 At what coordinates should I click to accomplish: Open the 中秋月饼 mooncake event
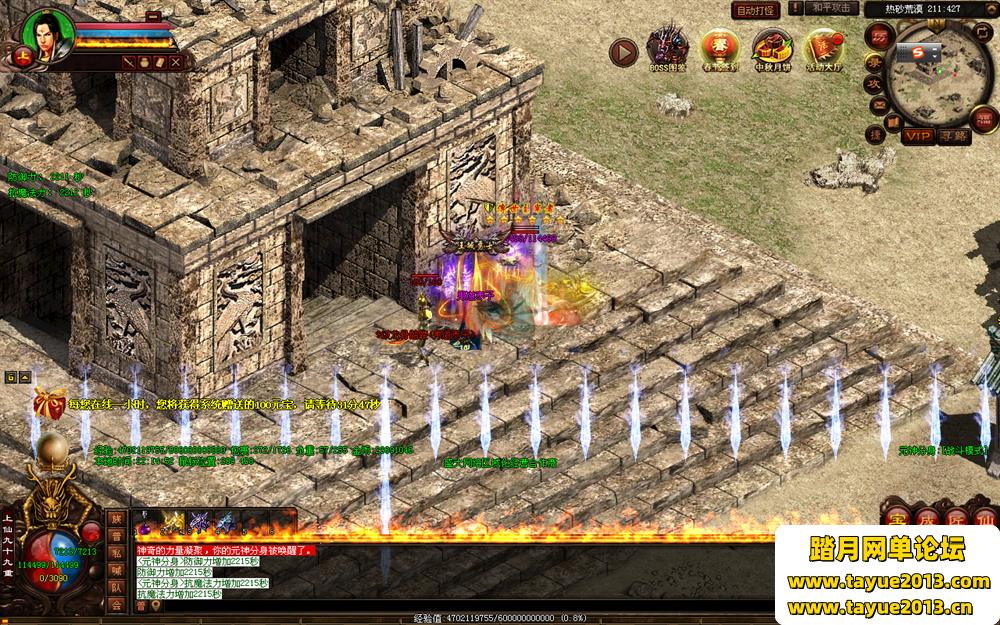(772, 49)
